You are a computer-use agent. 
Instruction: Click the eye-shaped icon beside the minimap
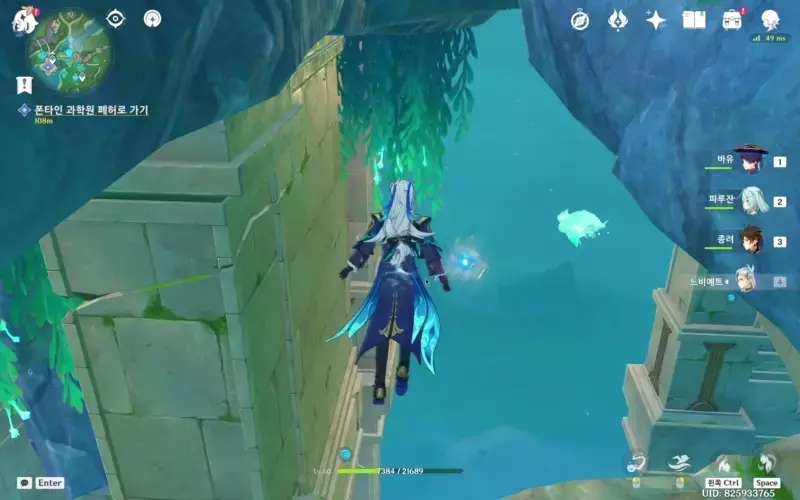click(116, 18)
